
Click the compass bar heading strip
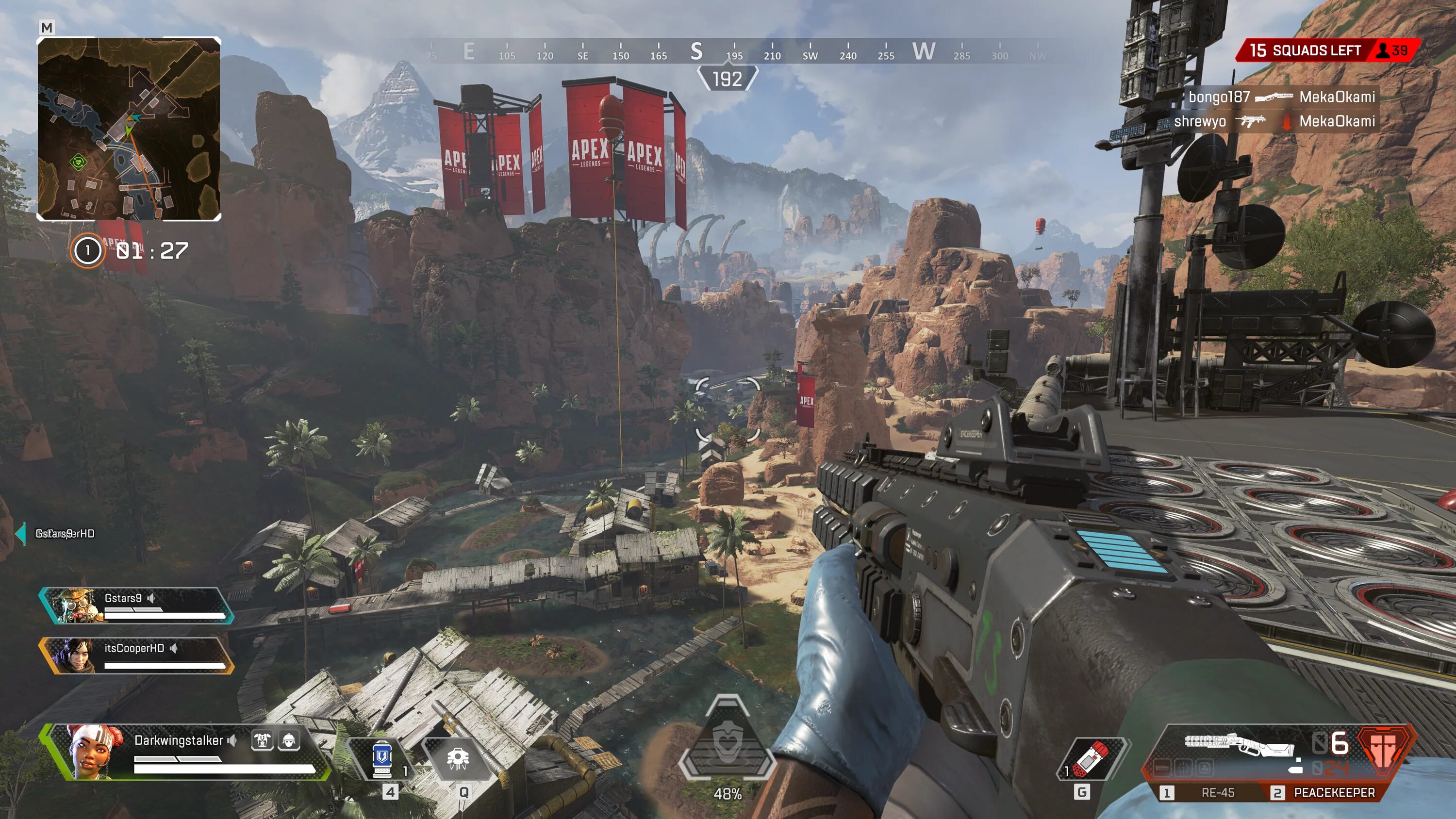(727, 52)
